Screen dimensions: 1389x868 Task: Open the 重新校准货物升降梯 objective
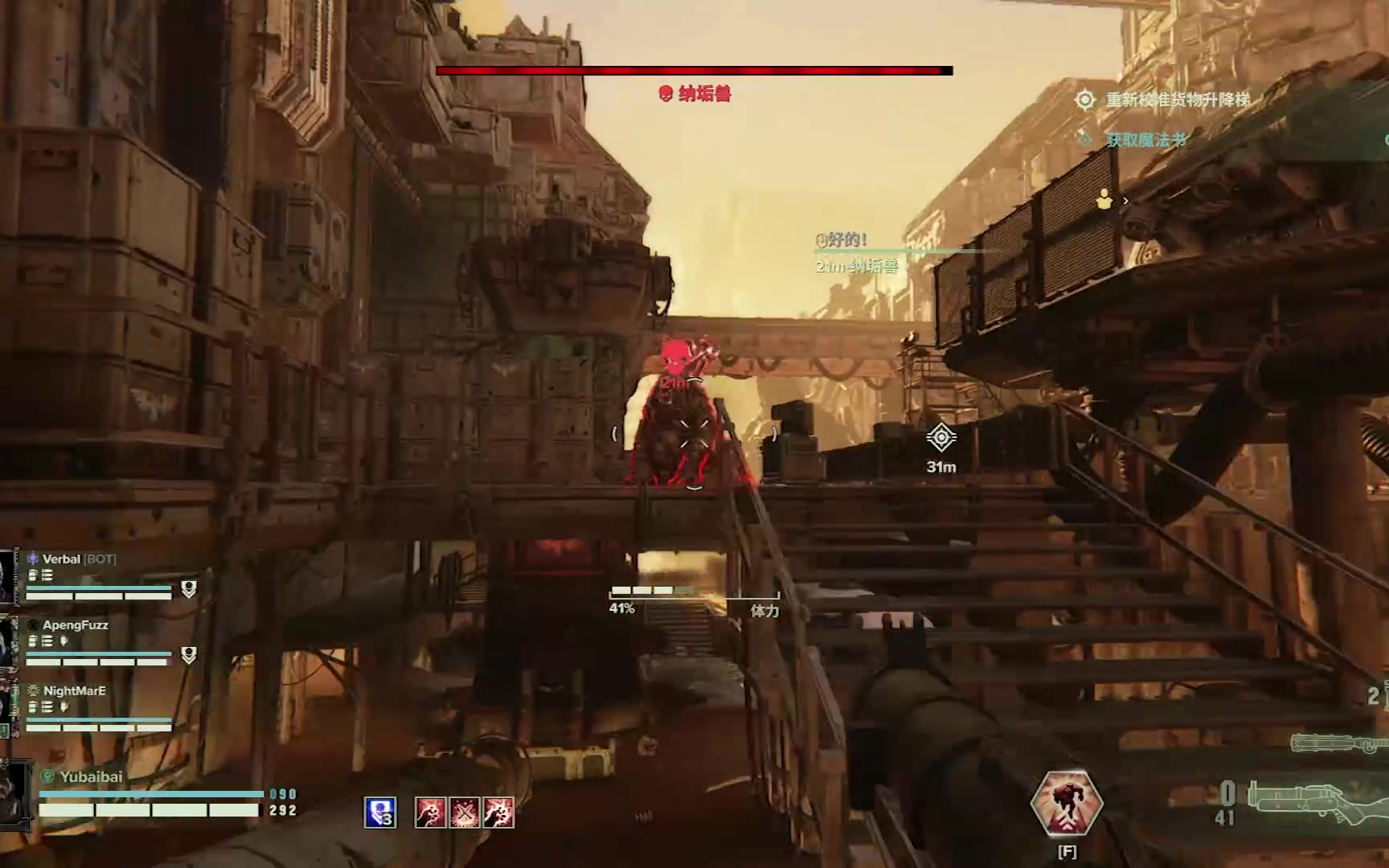coord(1176,100)
